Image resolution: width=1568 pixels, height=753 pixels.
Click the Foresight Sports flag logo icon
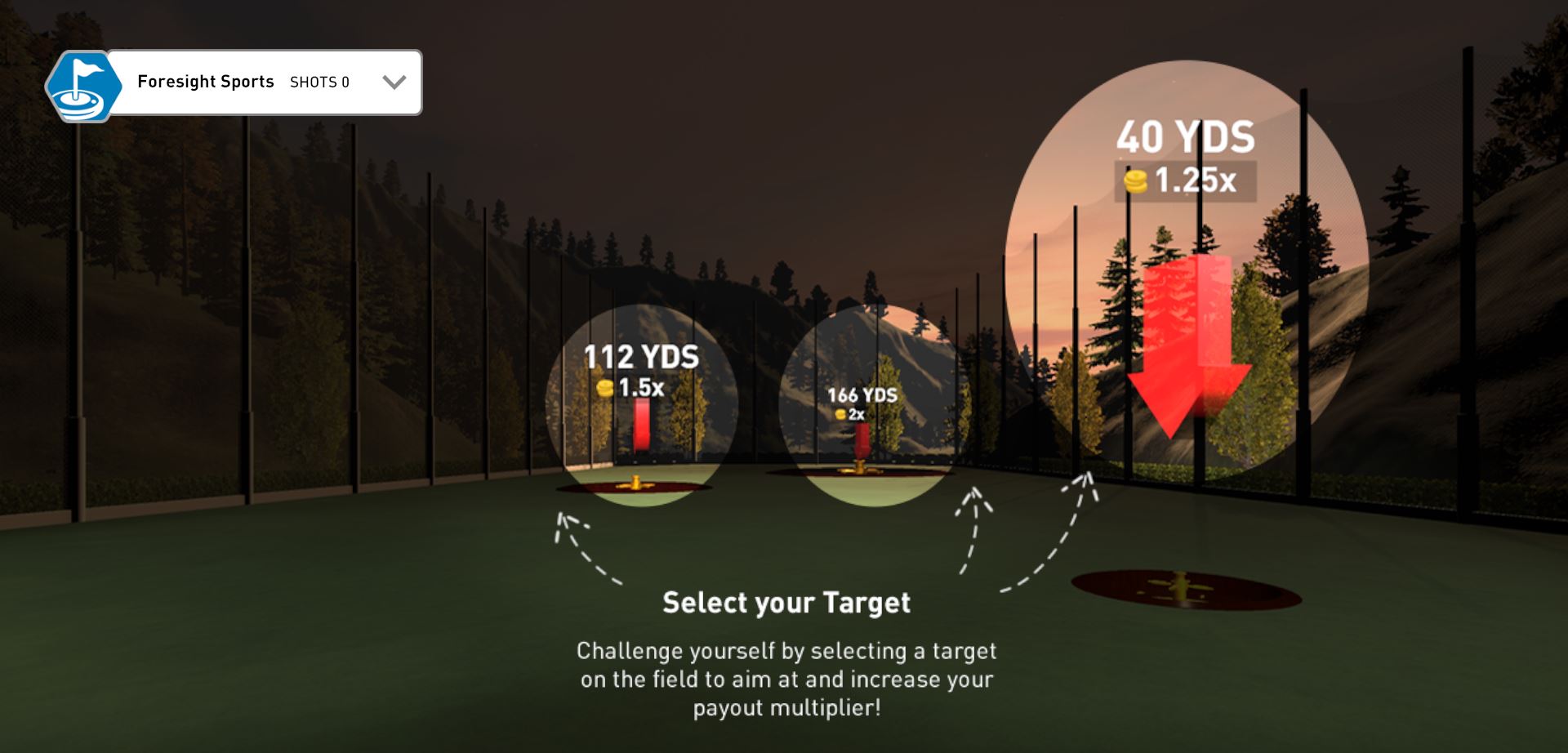[x=84, y=82]
